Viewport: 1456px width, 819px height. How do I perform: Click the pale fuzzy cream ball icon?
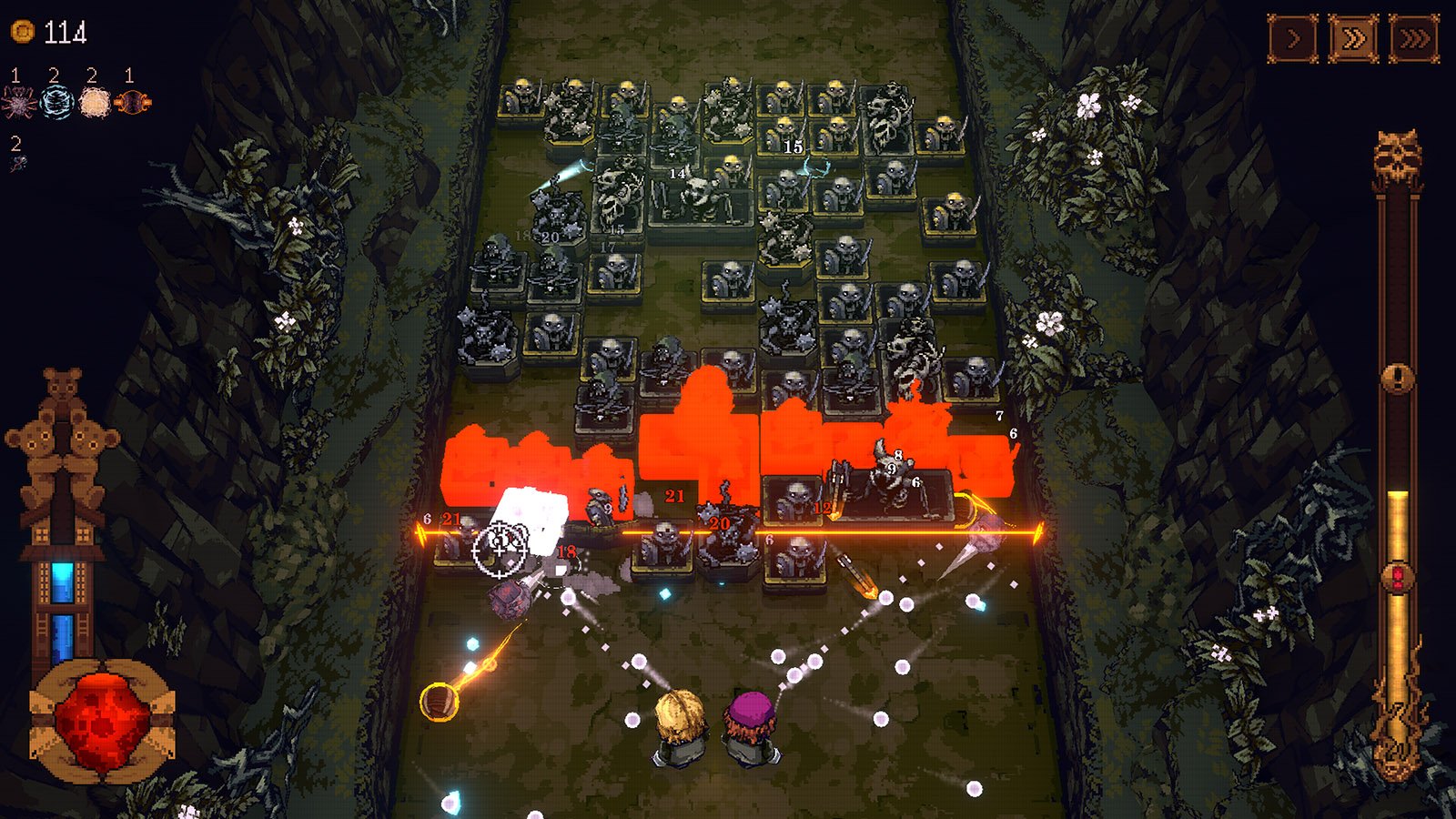pyautogui.click(x=95, y=102)
